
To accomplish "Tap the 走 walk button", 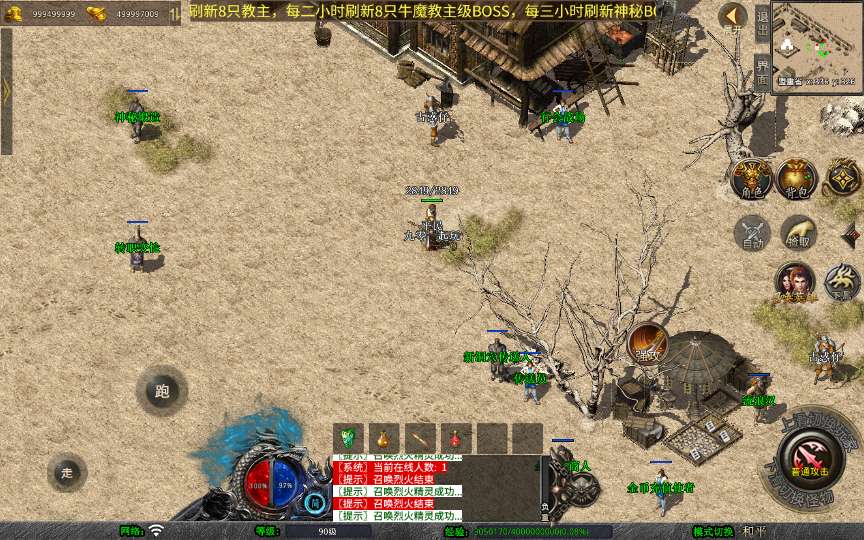I will click(x=67, y=472).
